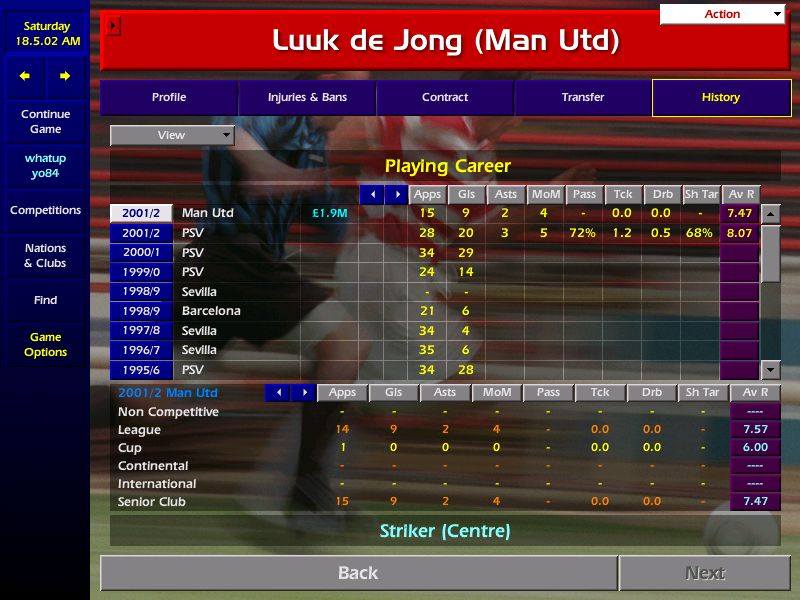
Task: Navigate with the yellow left arrow
Action: pos(25,76)
